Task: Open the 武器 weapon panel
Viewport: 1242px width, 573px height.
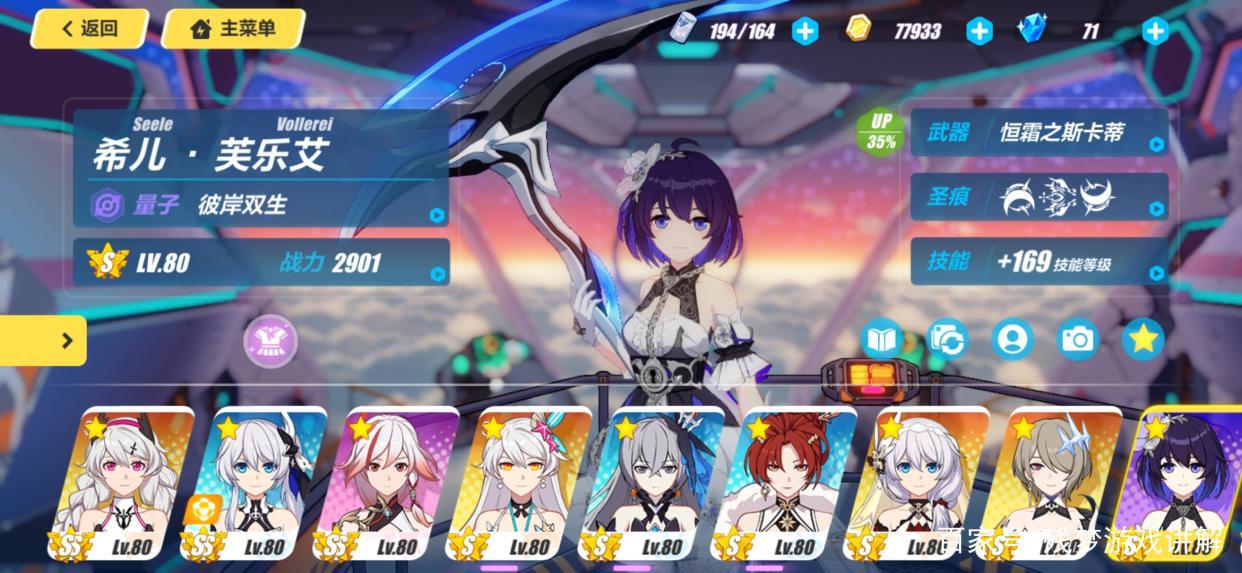Action: click(x=1039, y=133)
